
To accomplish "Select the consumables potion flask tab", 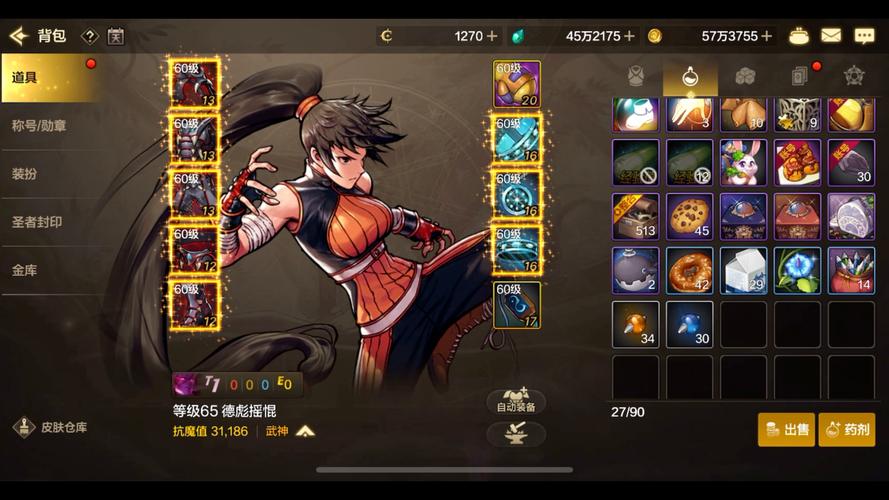I will 690,77.
